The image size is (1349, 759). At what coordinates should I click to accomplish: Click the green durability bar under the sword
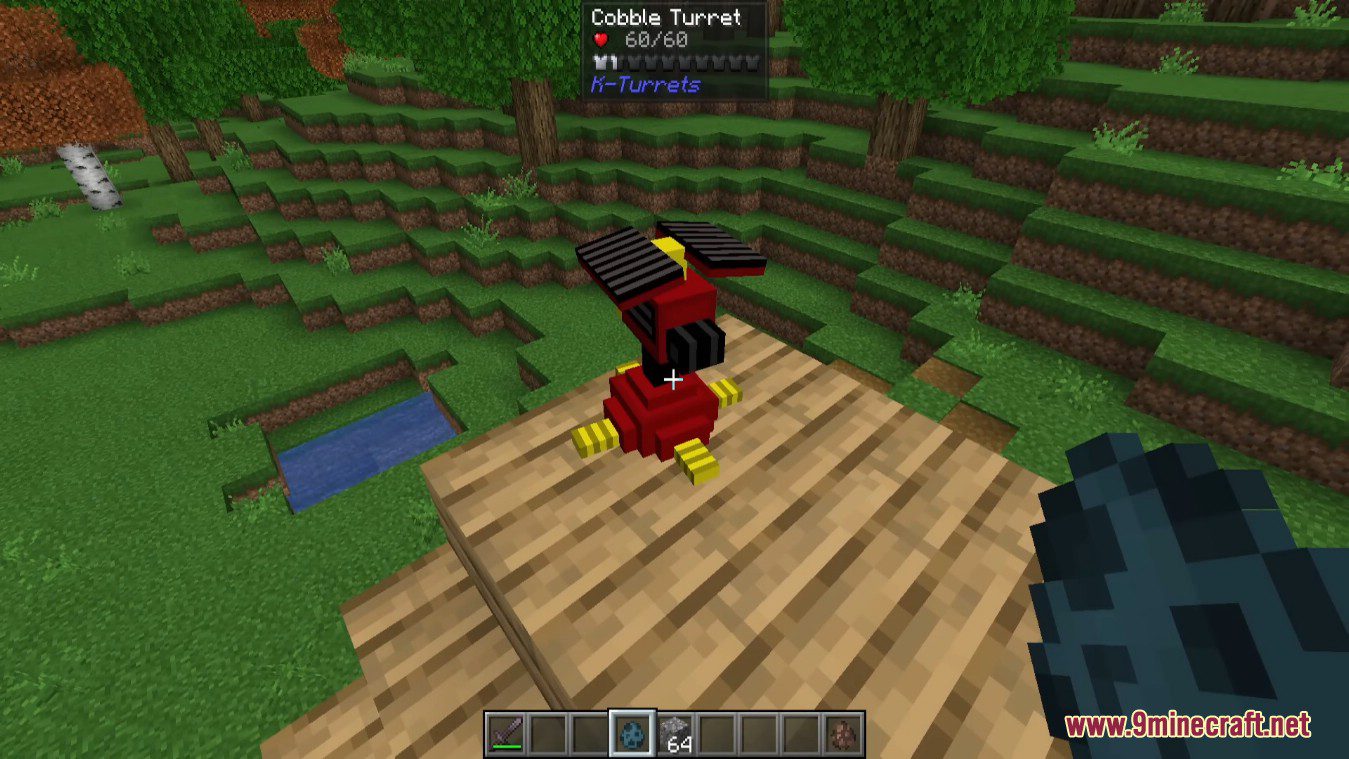506,745
